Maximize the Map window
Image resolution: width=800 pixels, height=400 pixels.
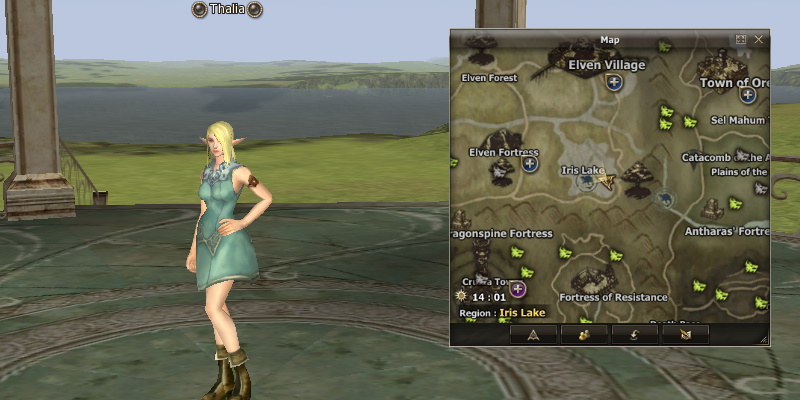741,40
